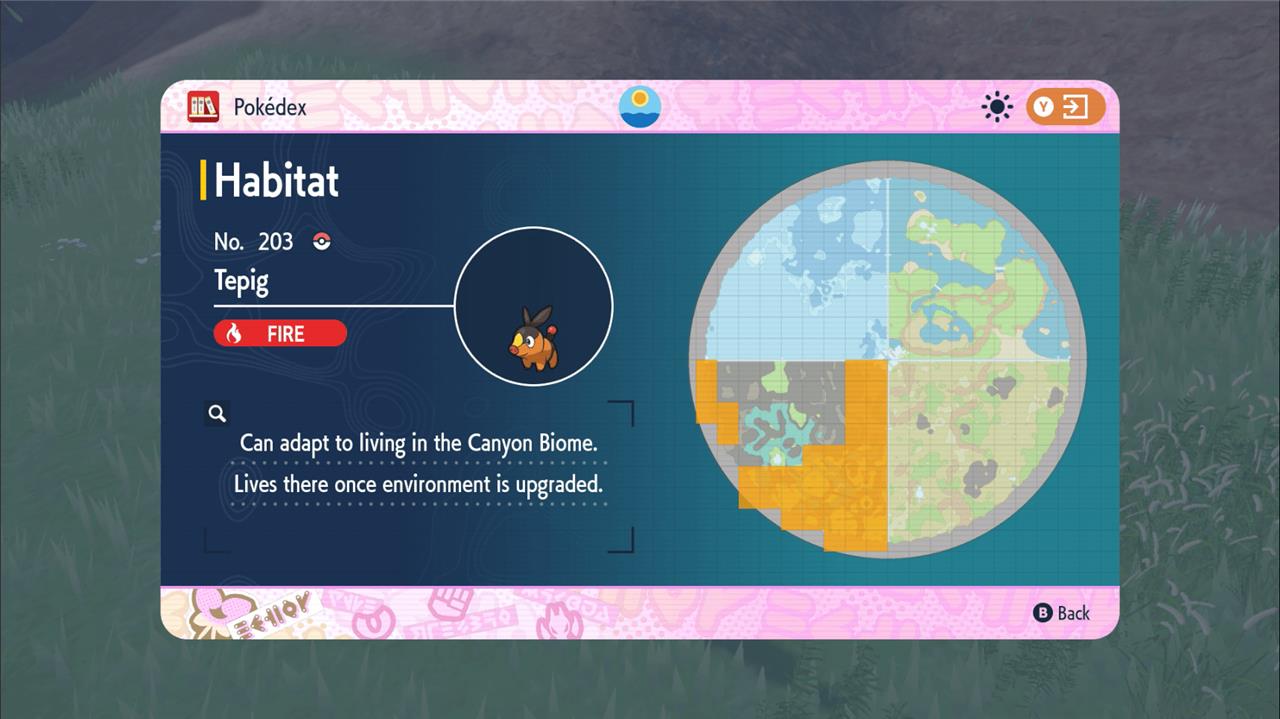
Task: Select the Pokédex book icon
Action: (x=203, y=106)
